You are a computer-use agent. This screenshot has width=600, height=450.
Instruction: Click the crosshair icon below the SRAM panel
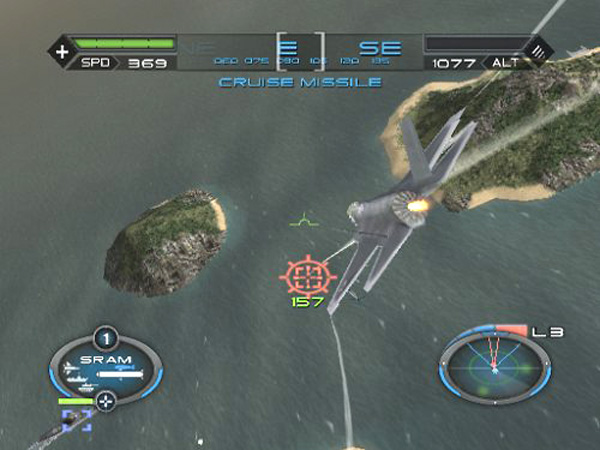pyautogui.click(x=106, y=402)
